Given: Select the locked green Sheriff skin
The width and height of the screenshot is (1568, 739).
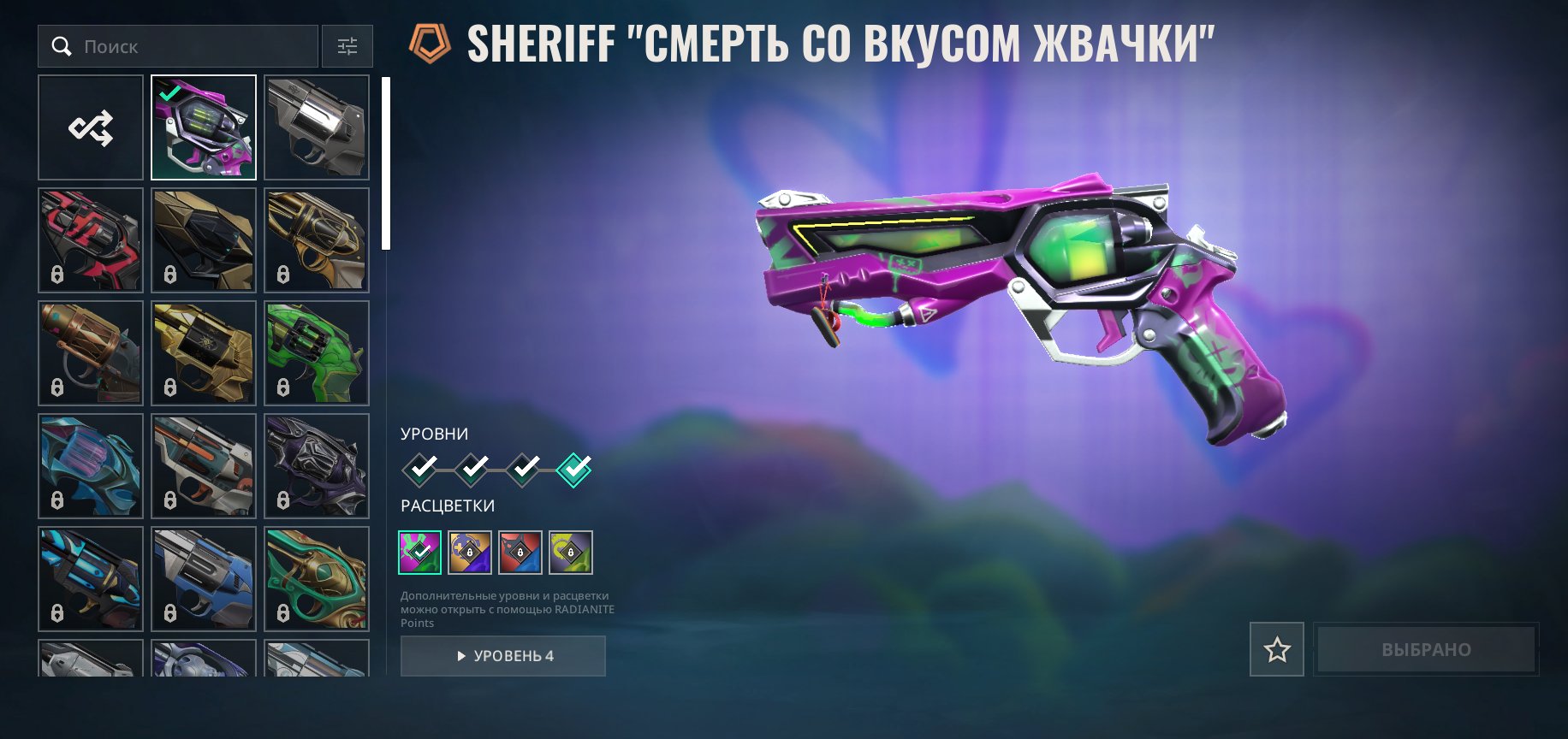Looking at the screenshot, I should 316,352.
